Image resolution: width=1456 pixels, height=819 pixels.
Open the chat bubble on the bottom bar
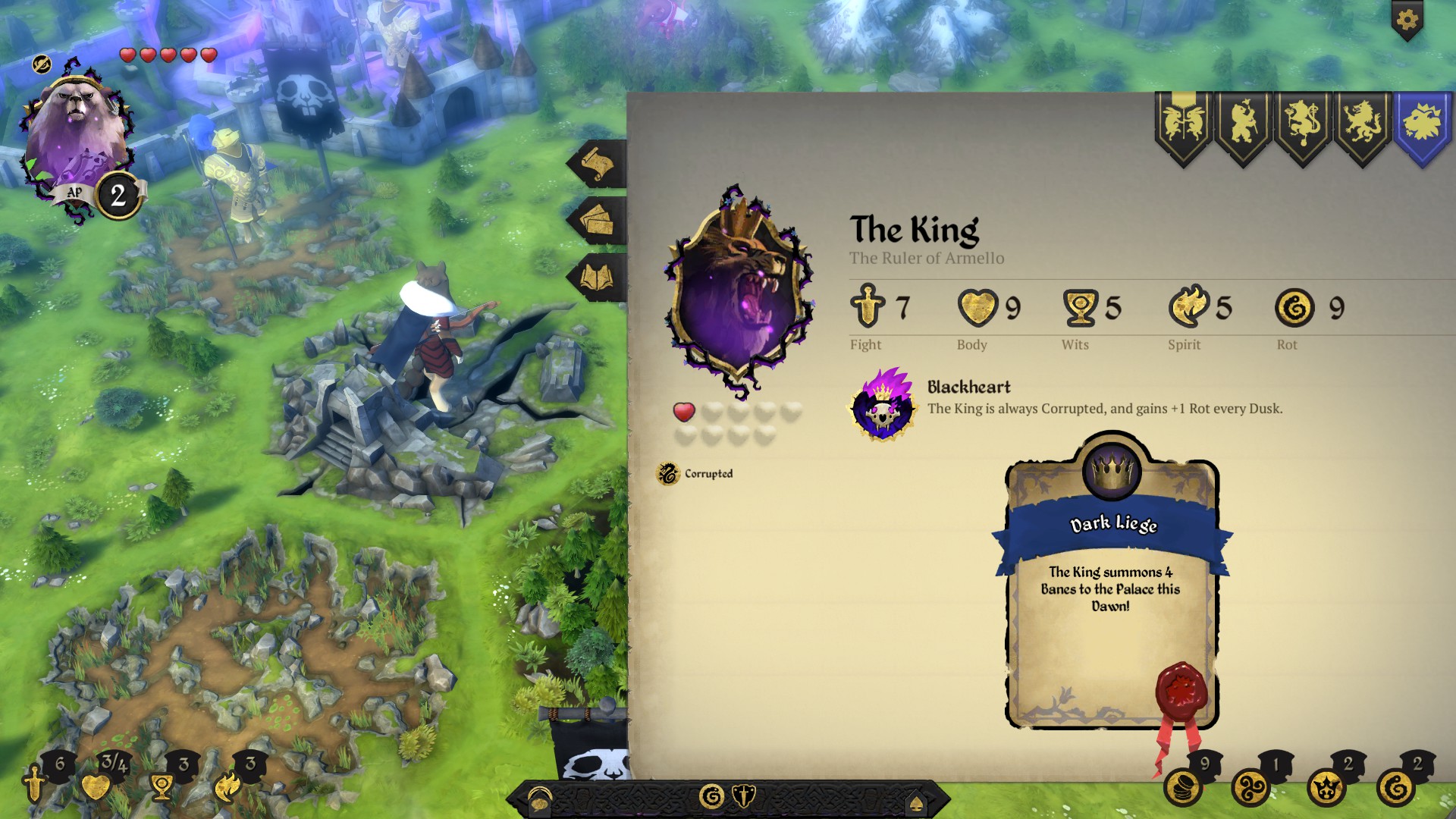[539, 799]
